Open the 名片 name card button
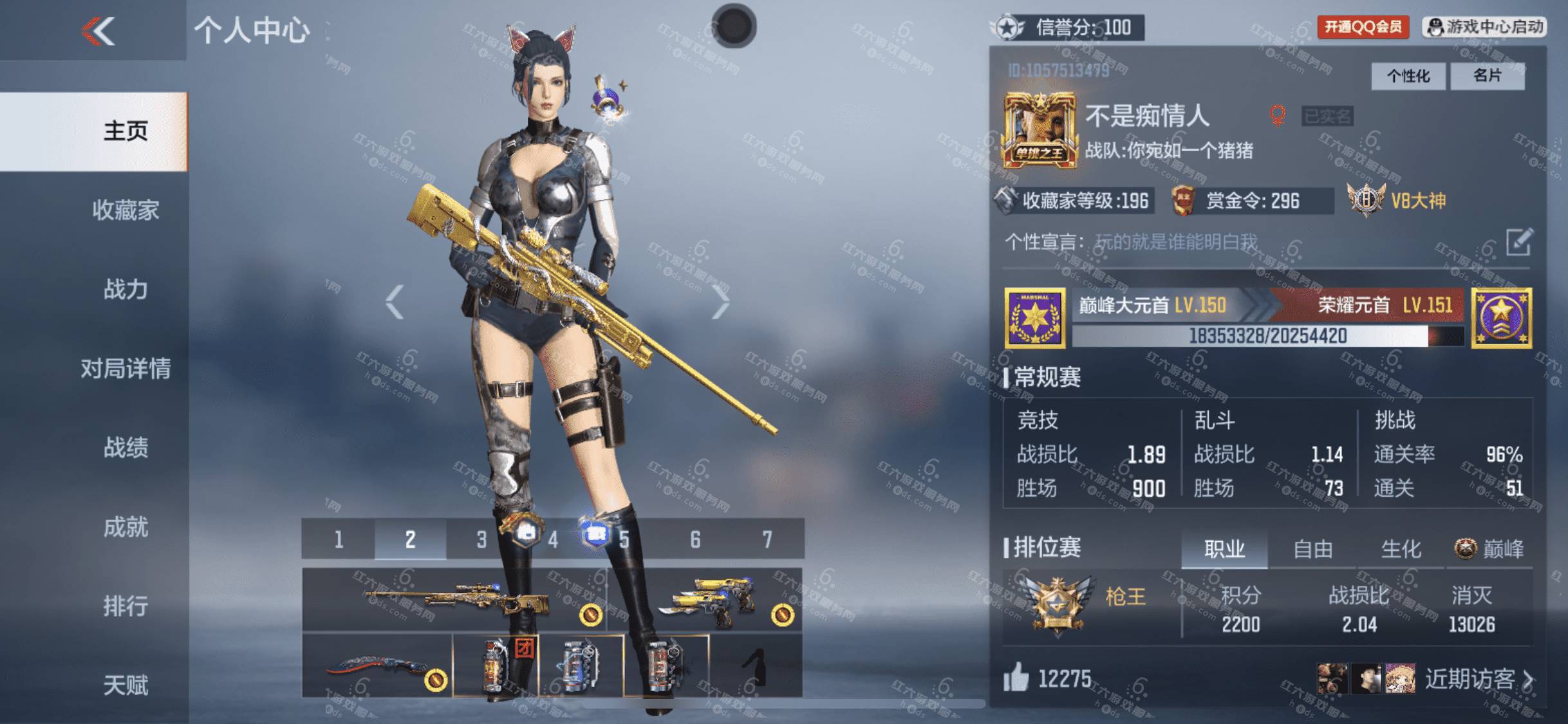1568x724 pixels. click(1488, 77)
